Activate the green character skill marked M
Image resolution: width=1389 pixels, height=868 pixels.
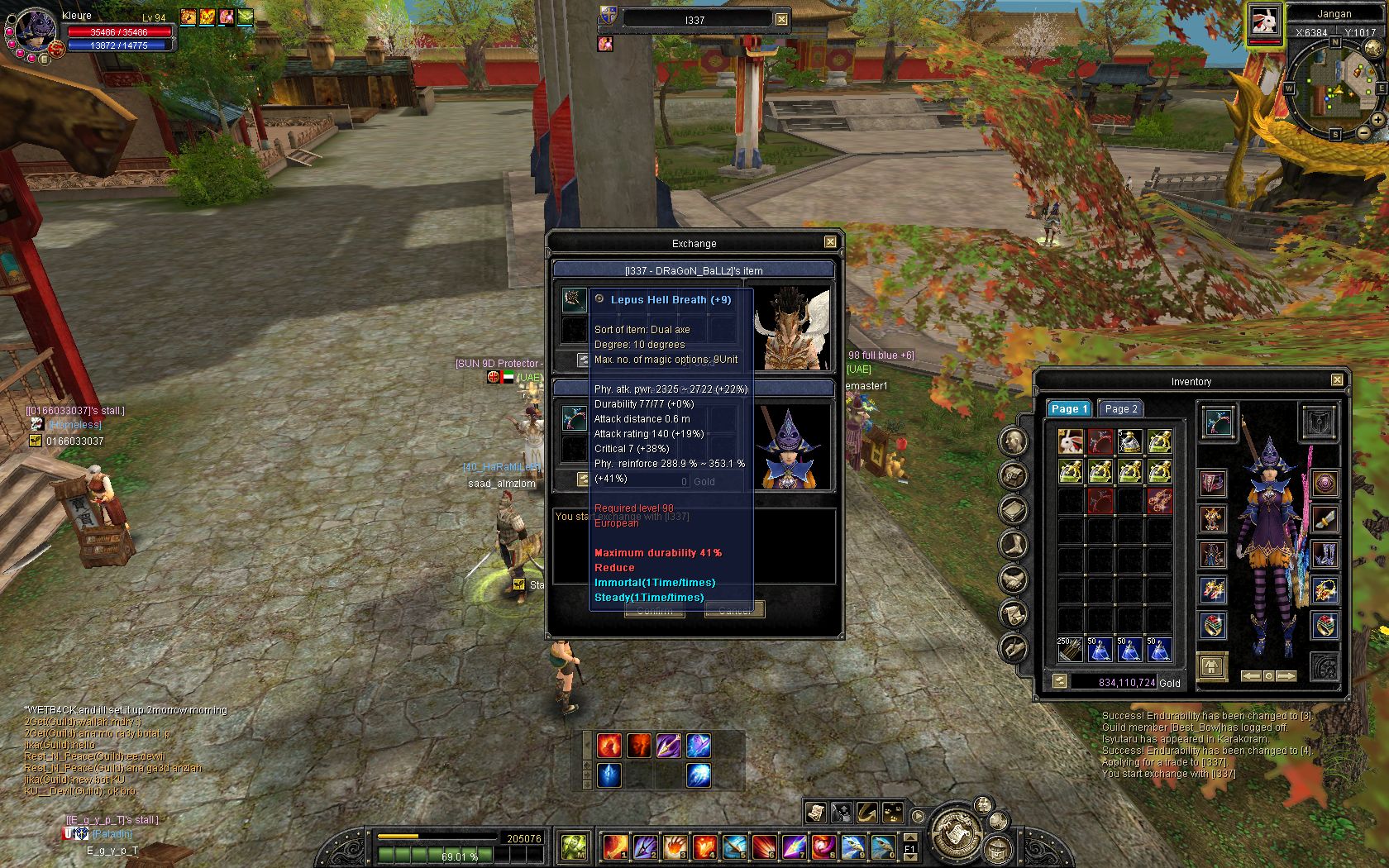575,847
